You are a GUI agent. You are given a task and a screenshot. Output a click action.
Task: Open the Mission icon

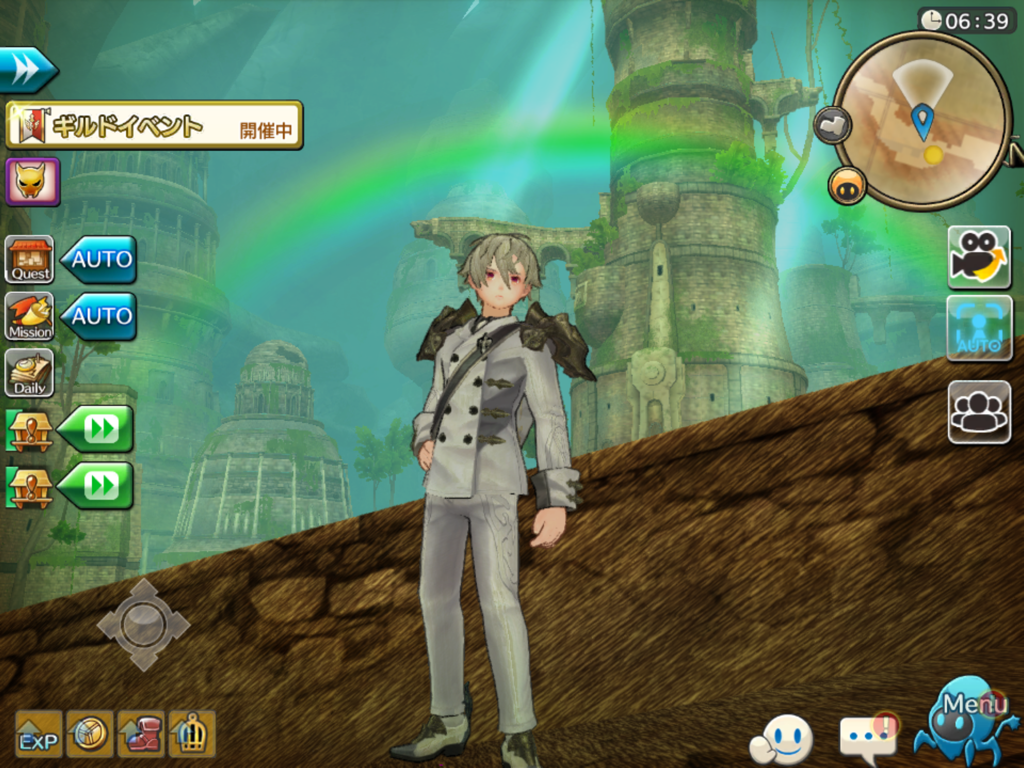30,316
